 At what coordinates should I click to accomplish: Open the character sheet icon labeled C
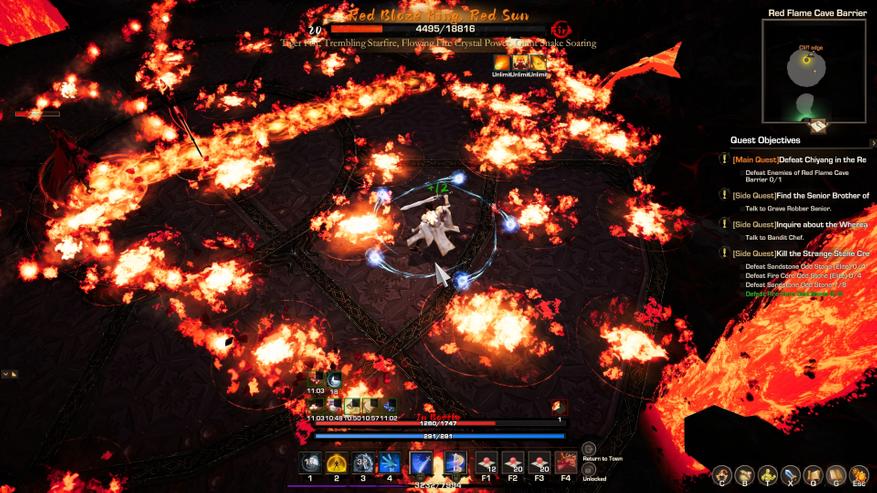point(722,474)
